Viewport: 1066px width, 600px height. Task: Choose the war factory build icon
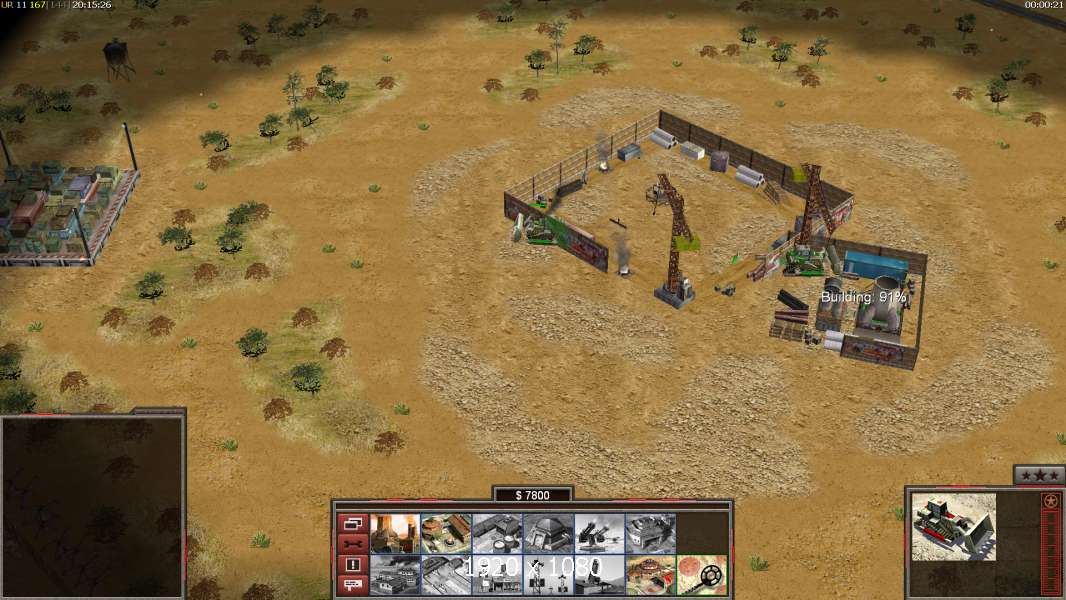tap(650, 534)
